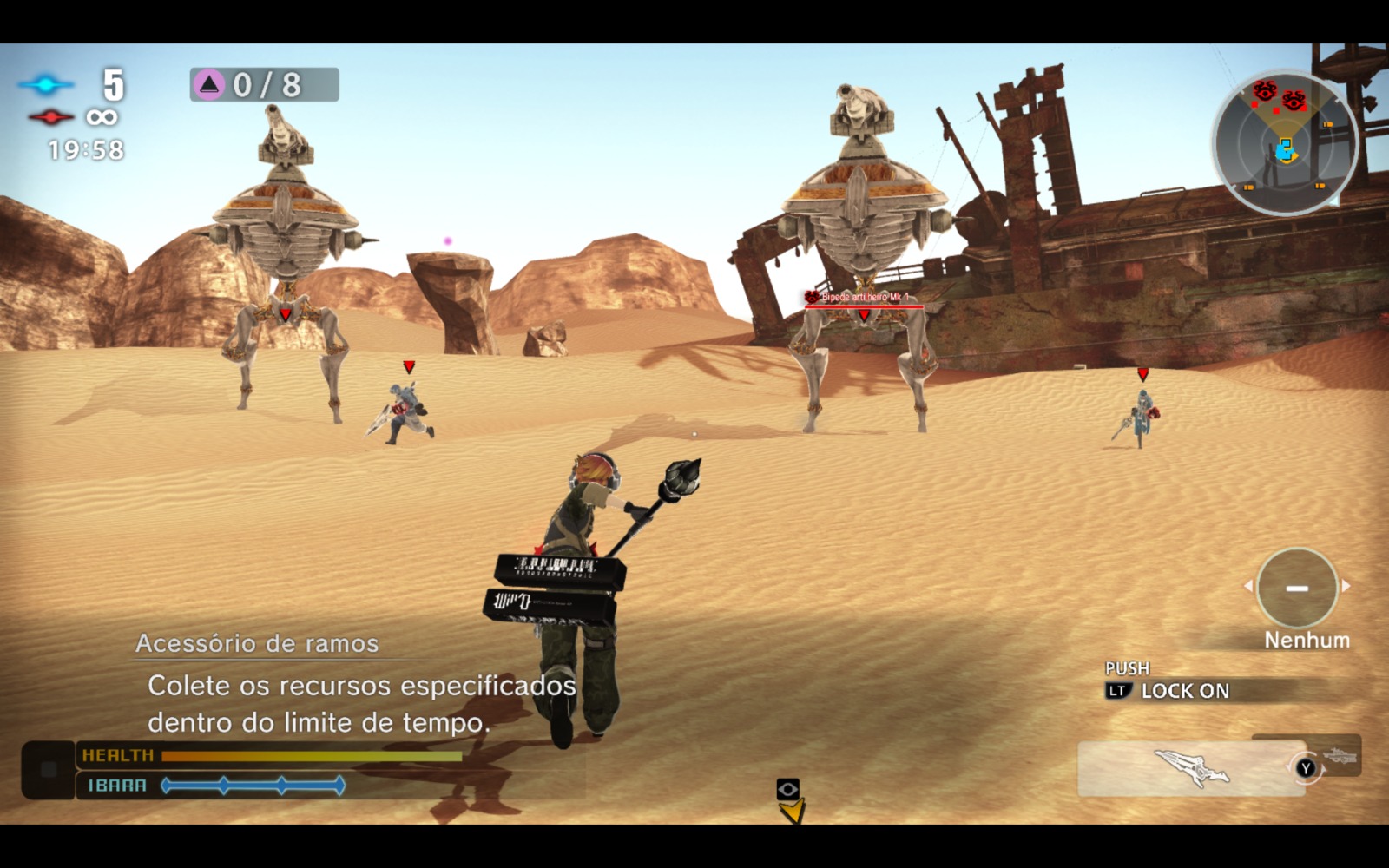Click the blue ally team icon
The height and width of the screenshot is (868, 1389).
46,84
